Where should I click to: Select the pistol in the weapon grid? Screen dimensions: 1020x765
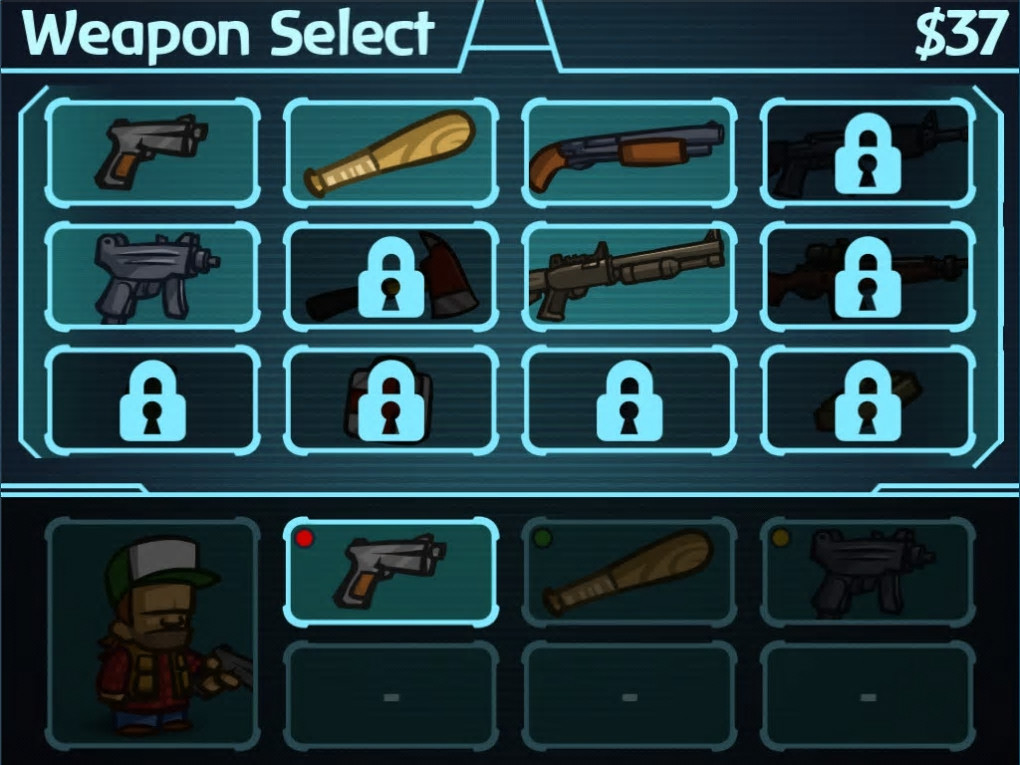(x=152, y=153)
